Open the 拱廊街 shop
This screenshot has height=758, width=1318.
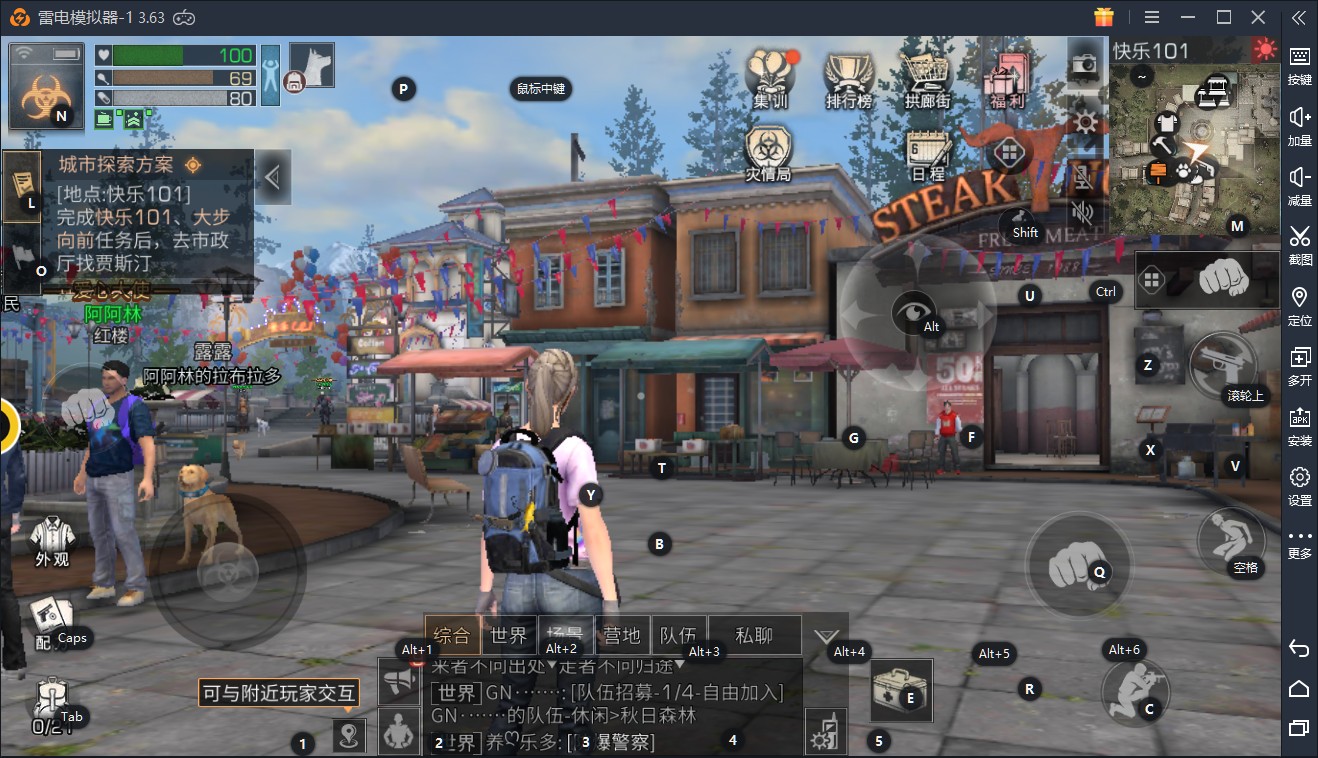pos(927,78)
